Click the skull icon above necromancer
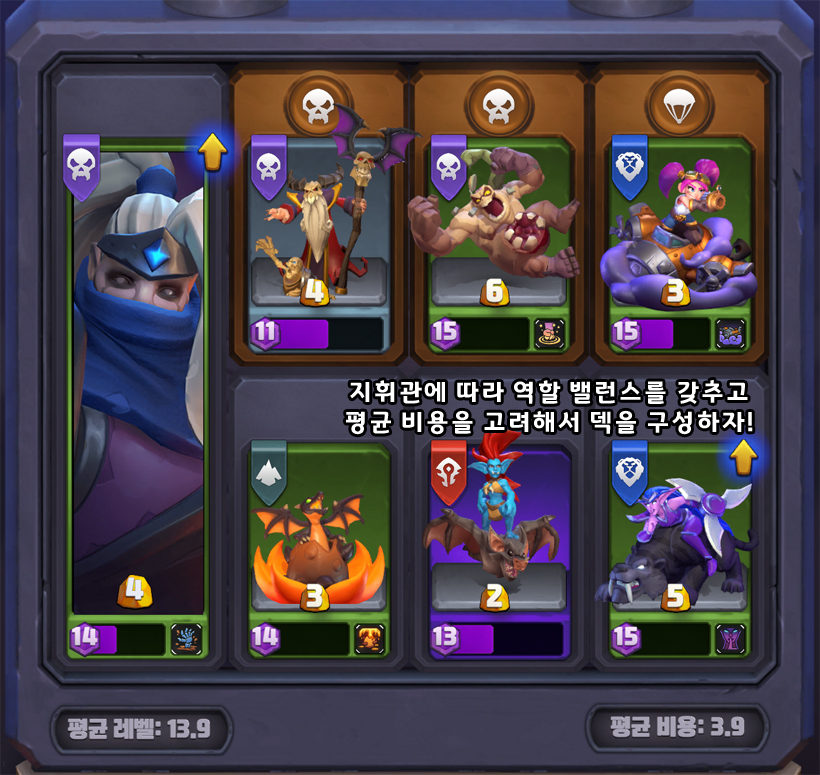 point(317,103)
